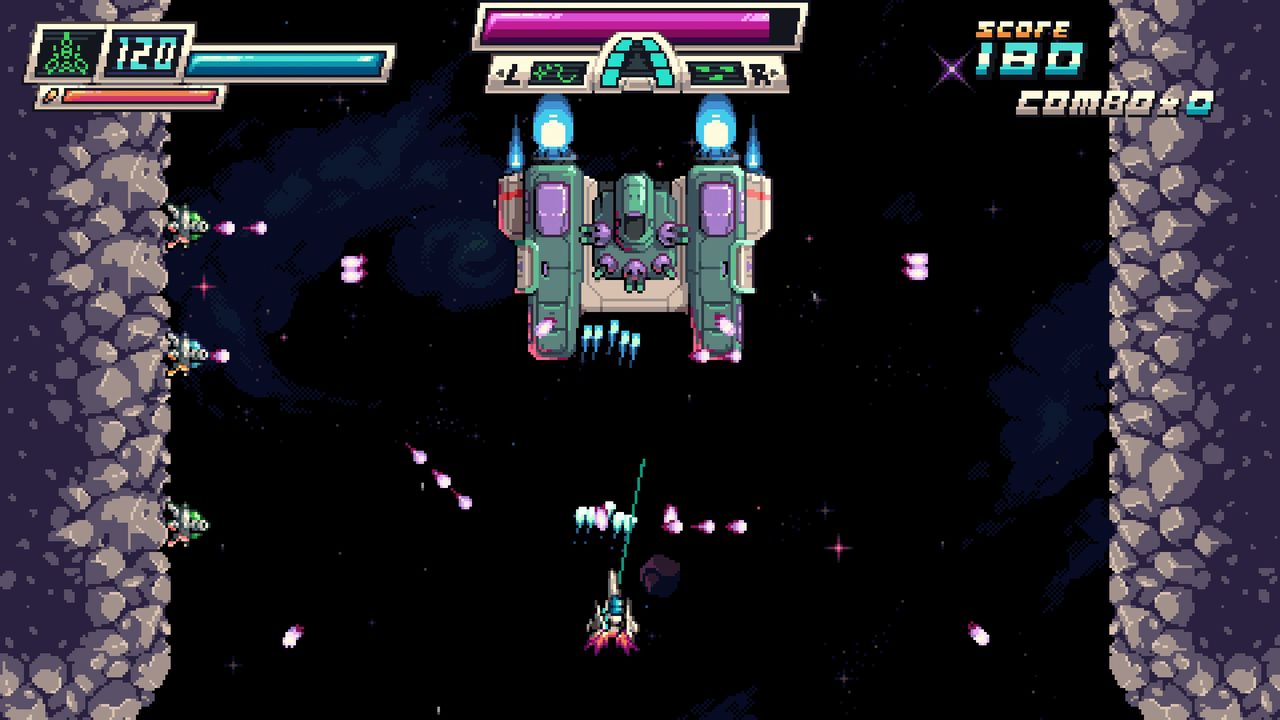Click the boss ship's central cockpit

632,230
